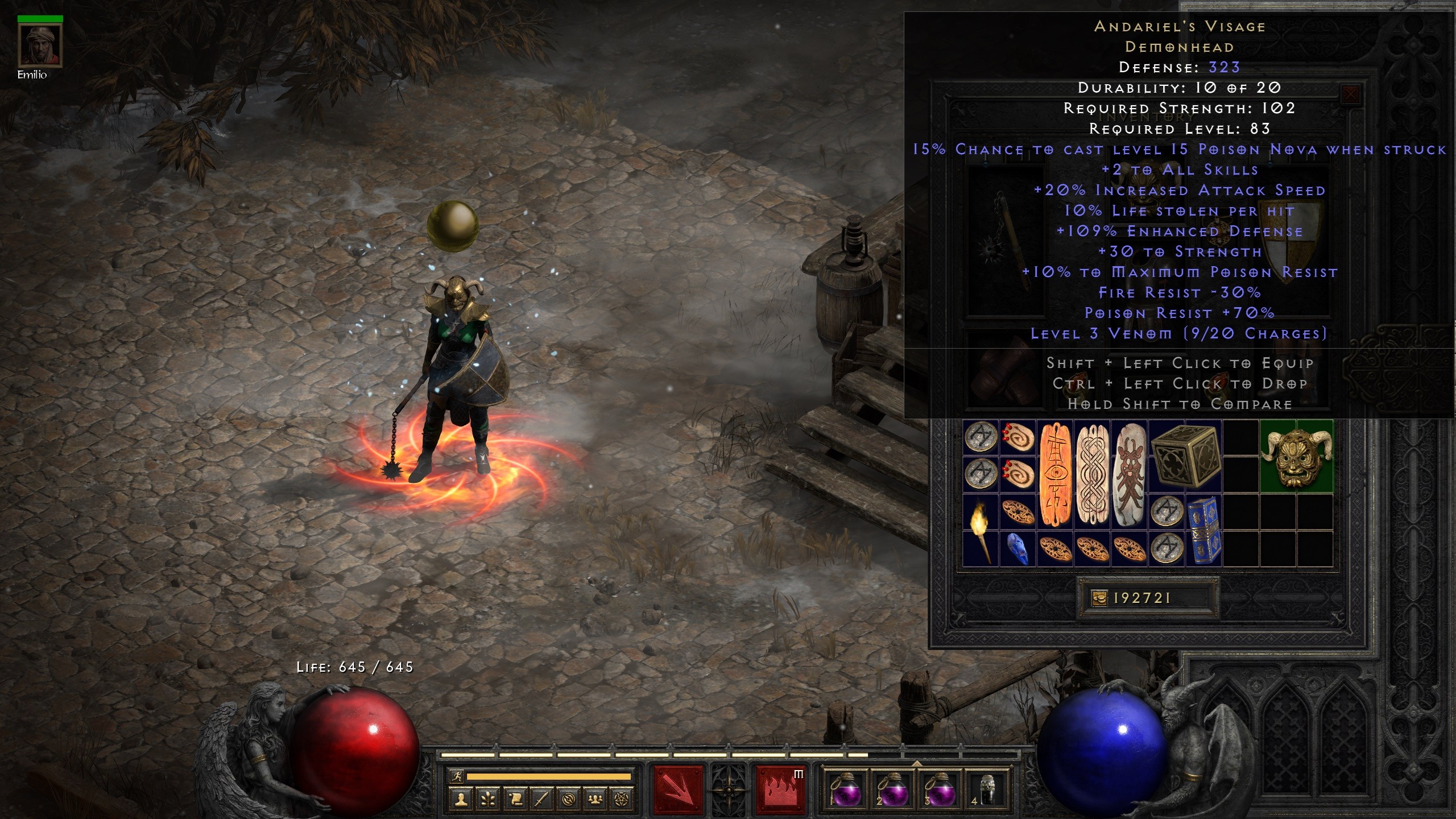Pick the demon-face grand charm
This screenshot has width=1456, height=819.
tap(1130, 475)
